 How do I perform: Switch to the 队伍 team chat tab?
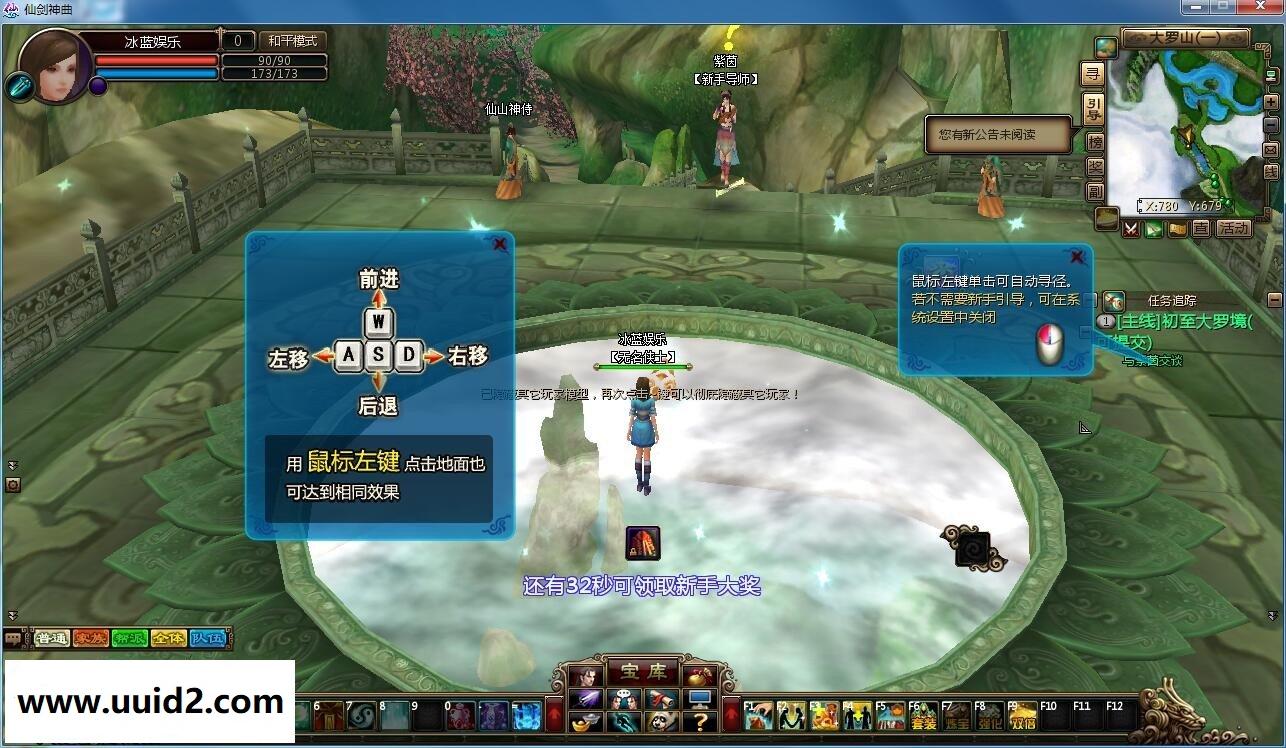(207, 637)
